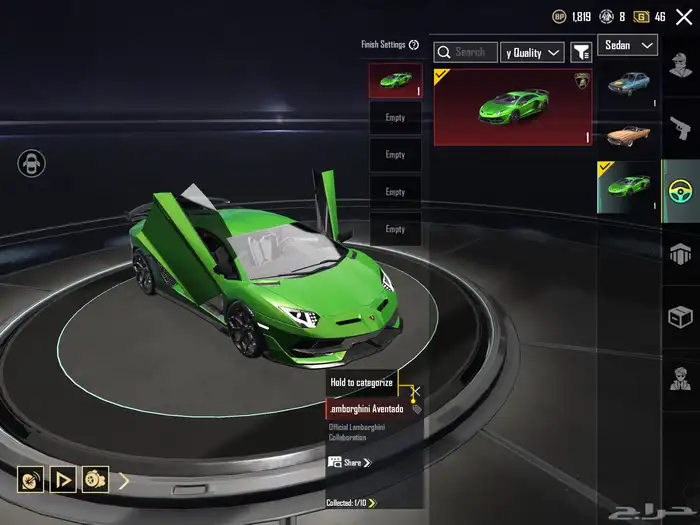
Task: Expand the bottom-left action bar arrow
Action: pyautogui.click(x=124, y=480)
